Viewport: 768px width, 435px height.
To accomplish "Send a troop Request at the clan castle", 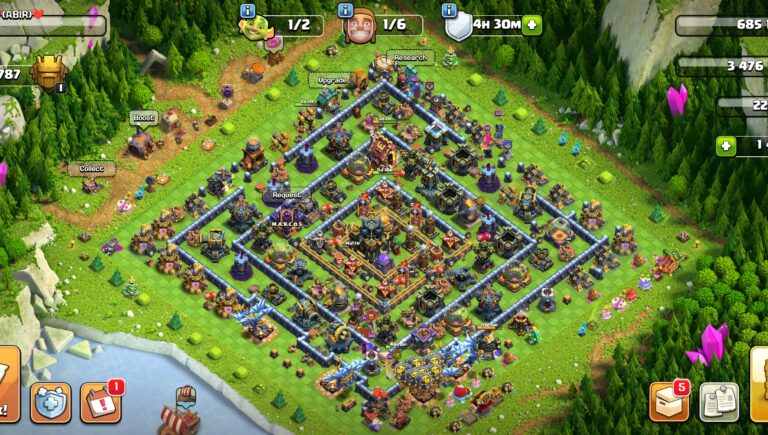I will [x=286, y=195].
